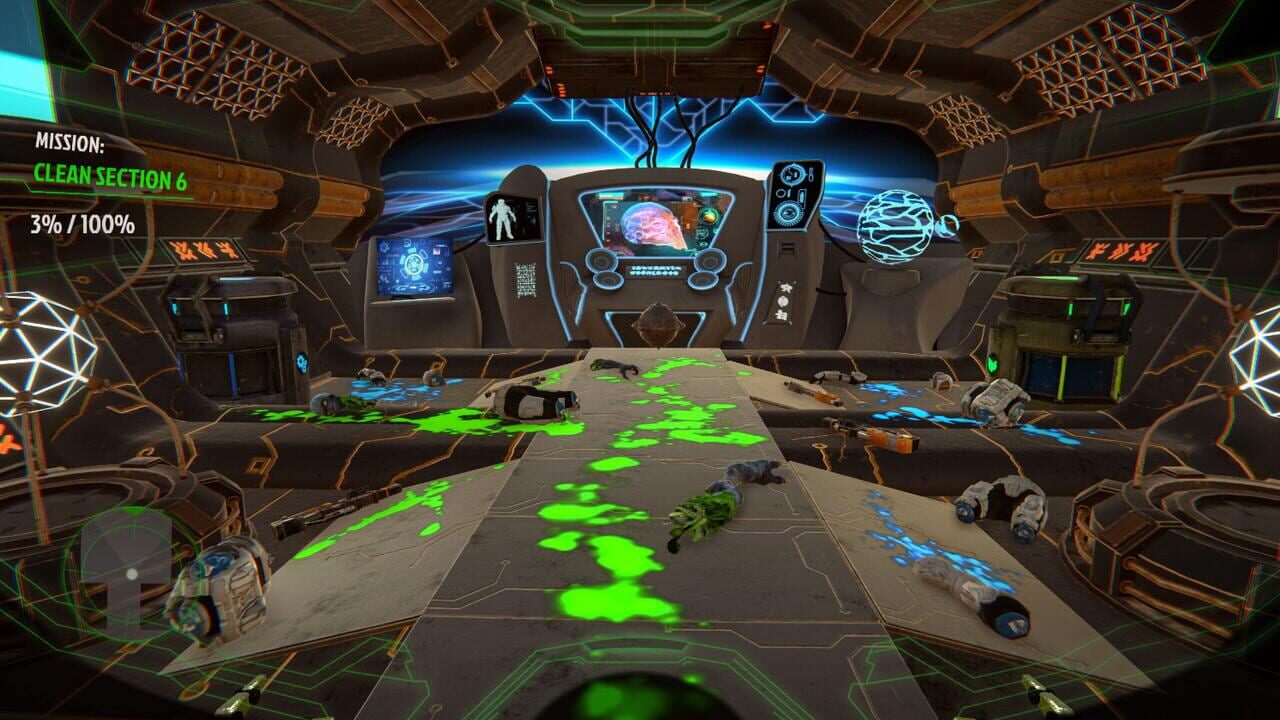Tap the green orb readout on the main screen
Screen dimensions: 1280x720
coord(709,217)
